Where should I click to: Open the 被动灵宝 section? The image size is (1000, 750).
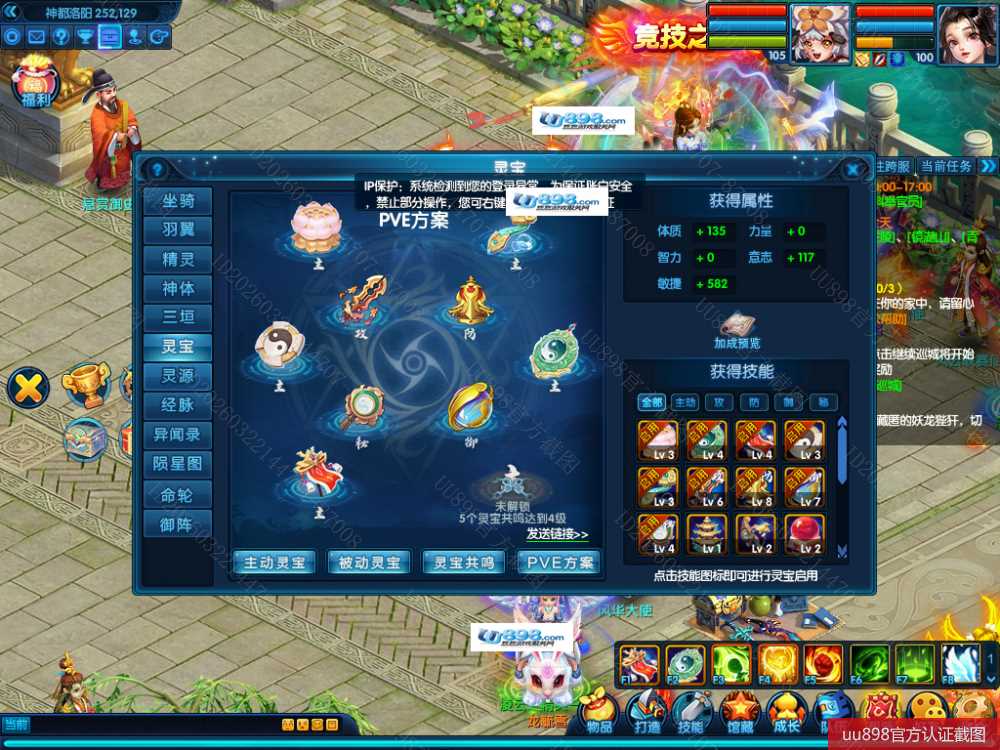click(369, 563)
